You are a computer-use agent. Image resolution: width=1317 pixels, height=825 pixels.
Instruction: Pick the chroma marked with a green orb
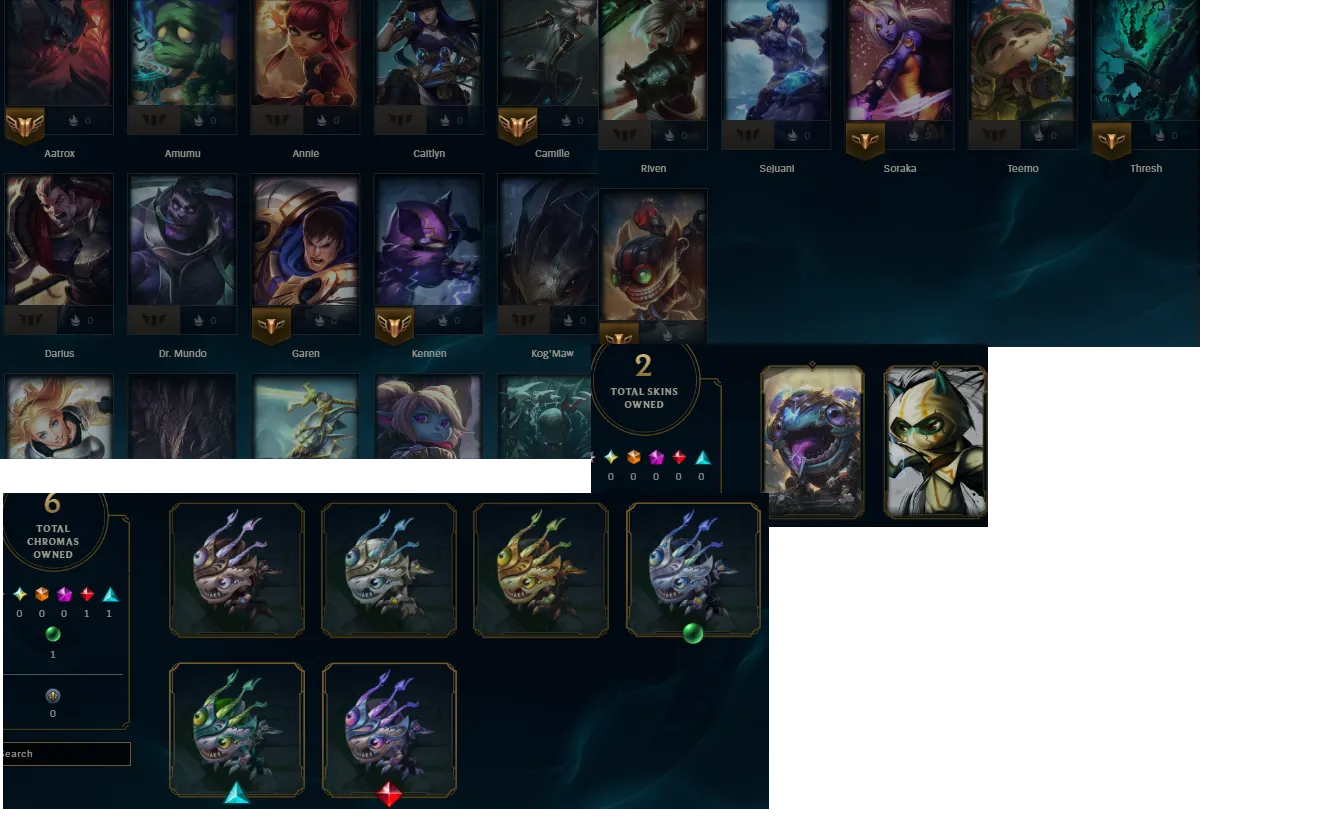[x=693, y=570]
